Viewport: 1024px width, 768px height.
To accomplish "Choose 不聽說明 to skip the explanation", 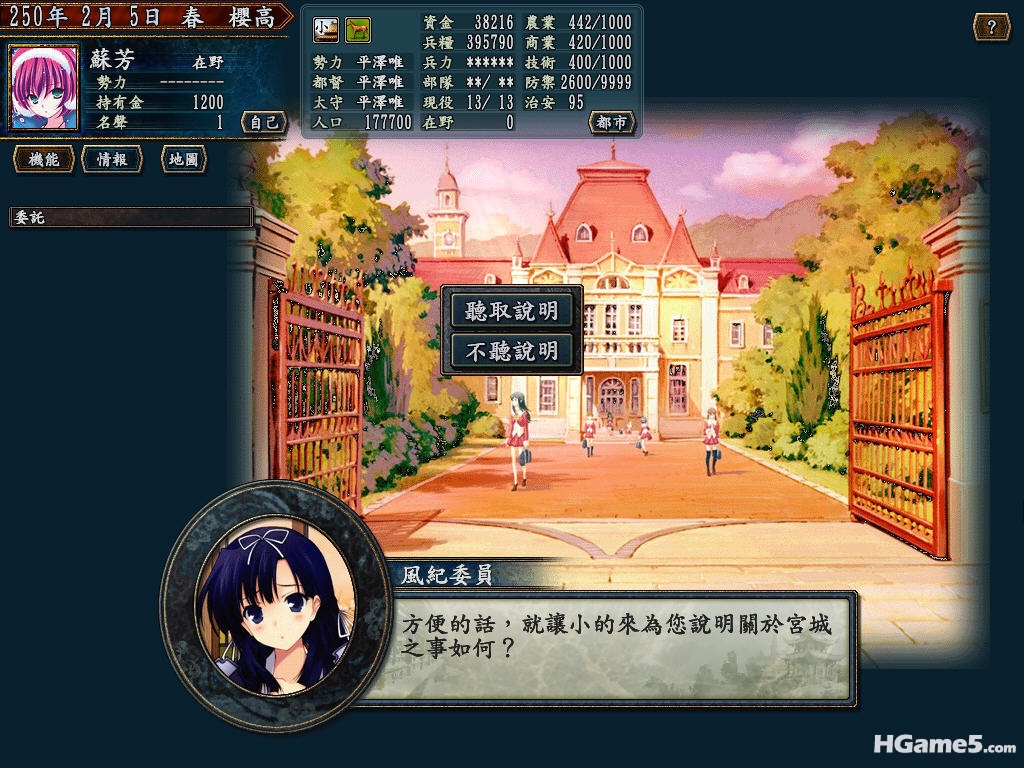I will coord(511,351).
